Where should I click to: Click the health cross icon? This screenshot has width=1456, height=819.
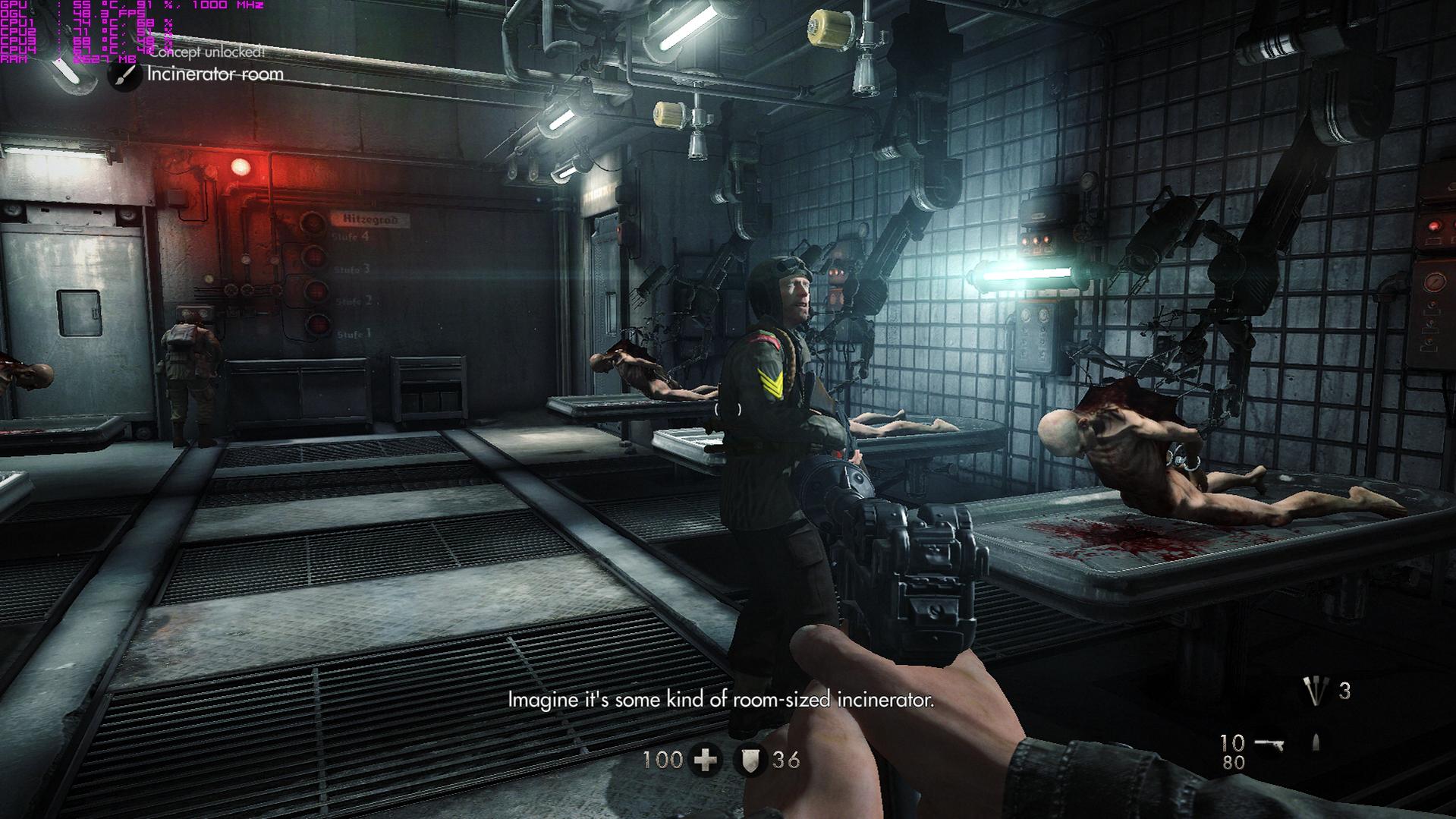click(706, 760)
